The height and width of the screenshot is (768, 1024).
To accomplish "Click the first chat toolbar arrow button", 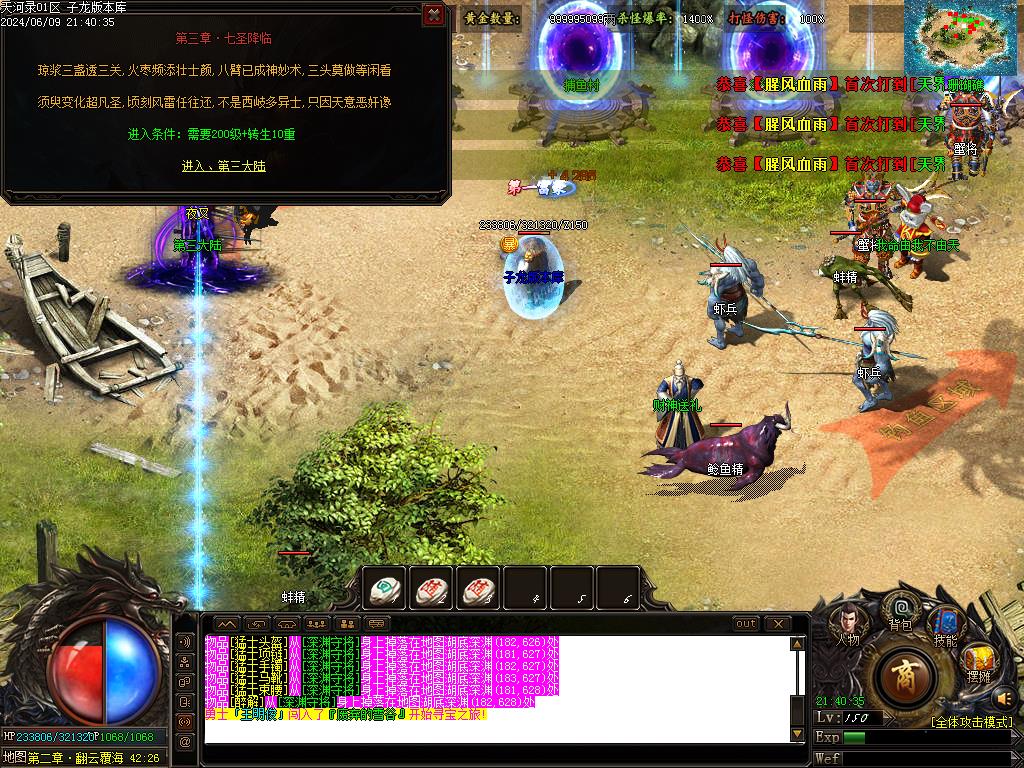I will point(225,624).
